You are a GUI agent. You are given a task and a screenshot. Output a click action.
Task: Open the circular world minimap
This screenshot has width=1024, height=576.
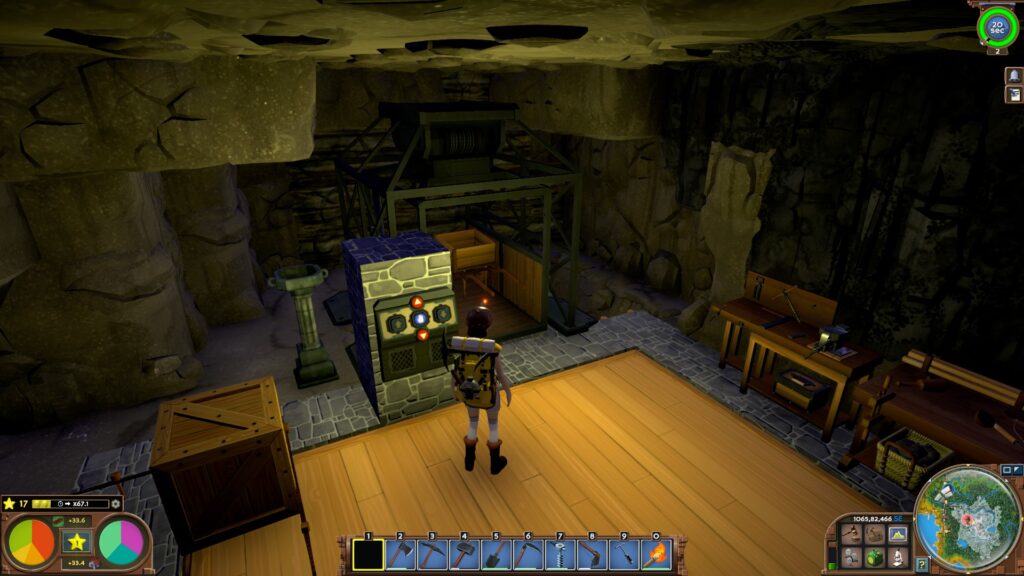pos(968,518)
